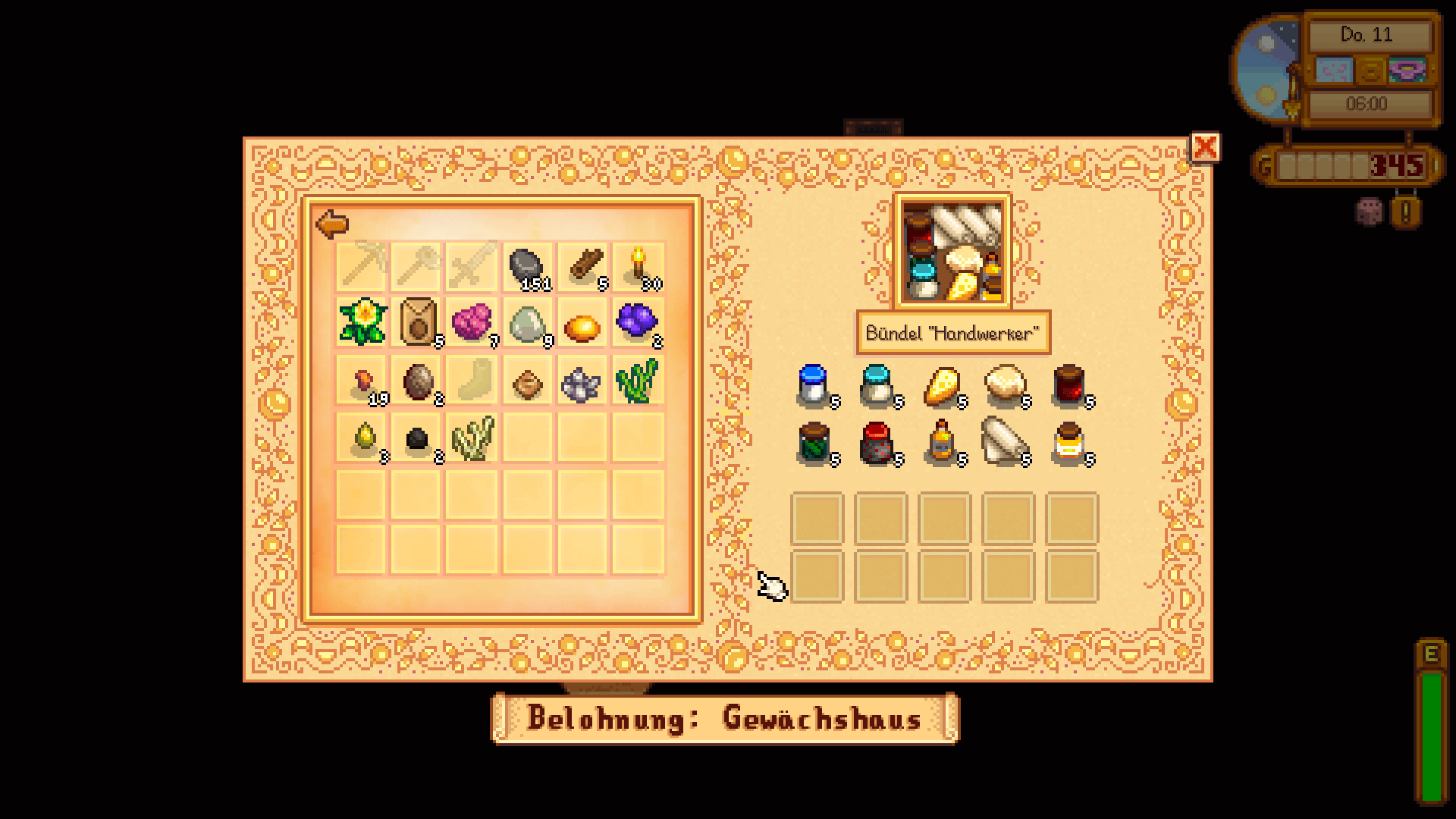The width and height of the screenshot is (1456, 819).
Task: Select the seed packet slot
Action: (x=417, y=322)
